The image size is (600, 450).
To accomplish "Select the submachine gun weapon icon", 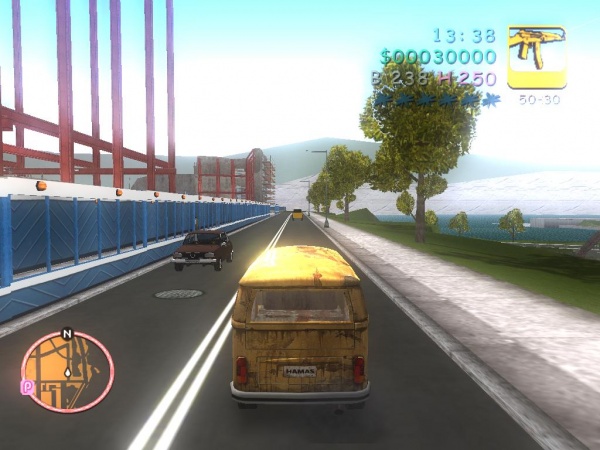I will click(x=537, y=56).
